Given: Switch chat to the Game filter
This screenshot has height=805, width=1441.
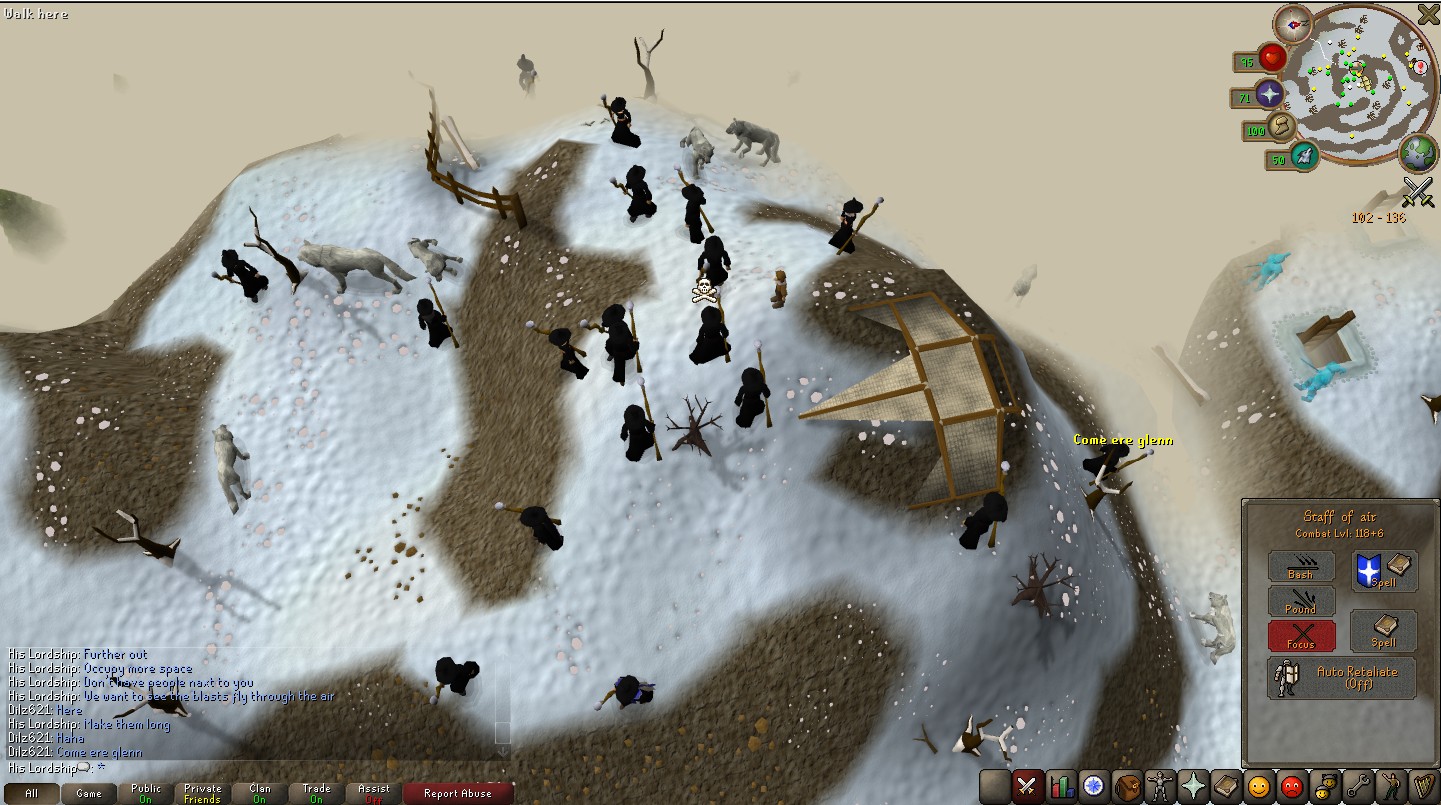Looking at the screenshot, I should (89, 794).
